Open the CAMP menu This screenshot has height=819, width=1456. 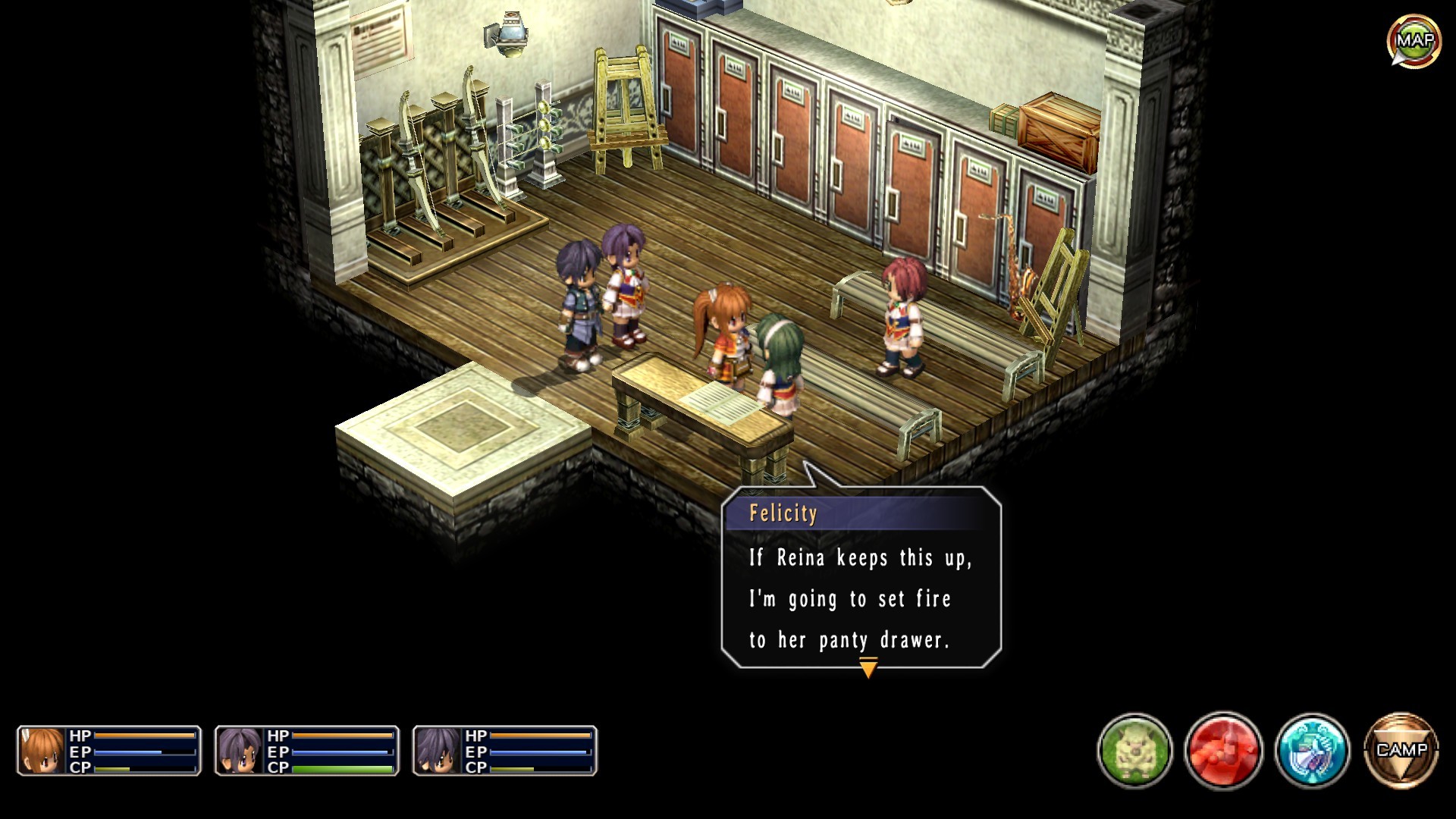[x=1401, y=750]
